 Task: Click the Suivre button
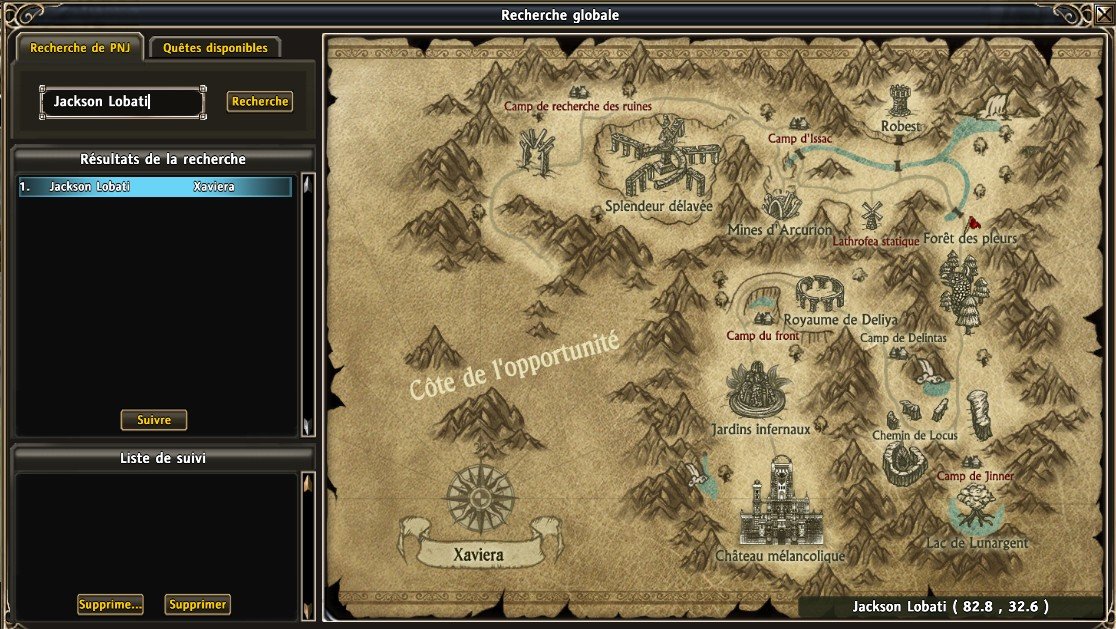(x=154, y=421)
